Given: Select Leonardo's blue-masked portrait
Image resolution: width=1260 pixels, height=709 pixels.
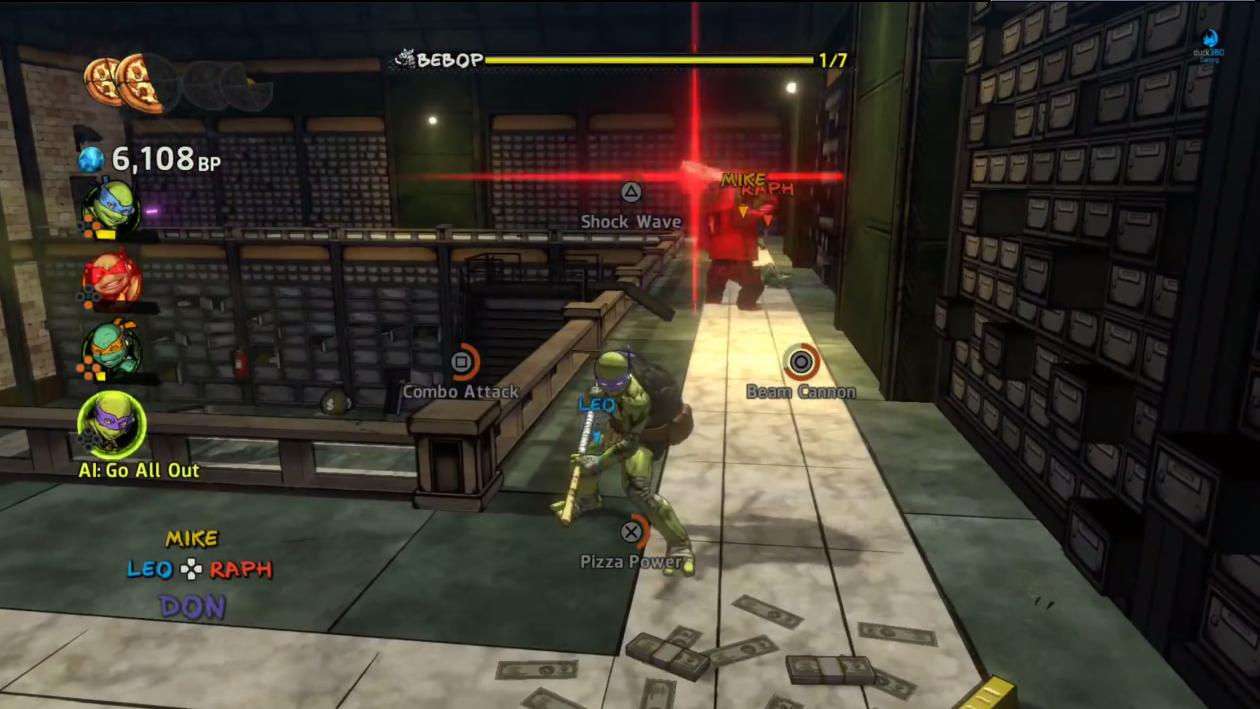Looking at the screenshot, I should coord(111,205).
